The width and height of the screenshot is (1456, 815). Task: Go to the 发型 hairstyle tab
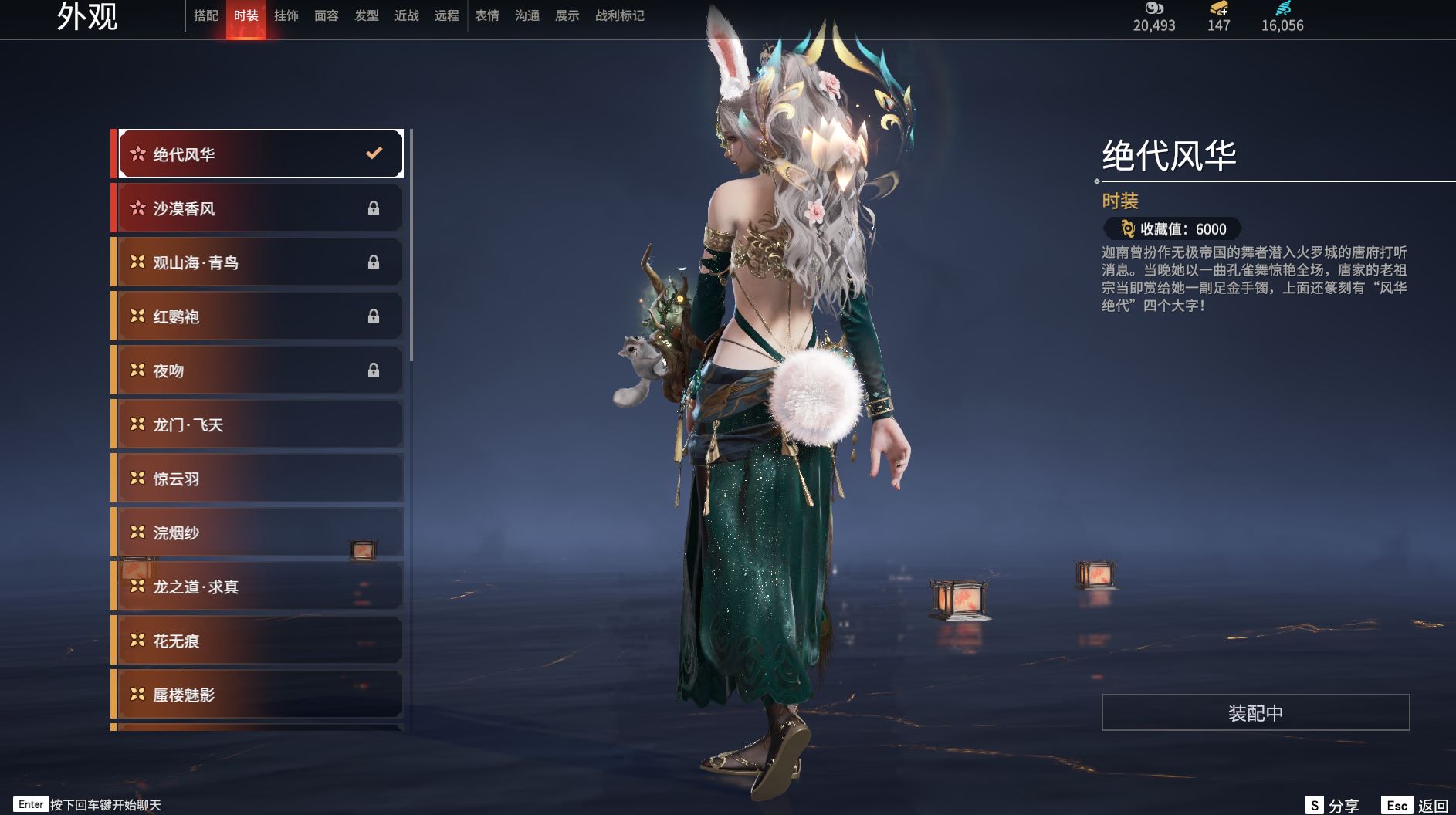[x=367, y=15]
